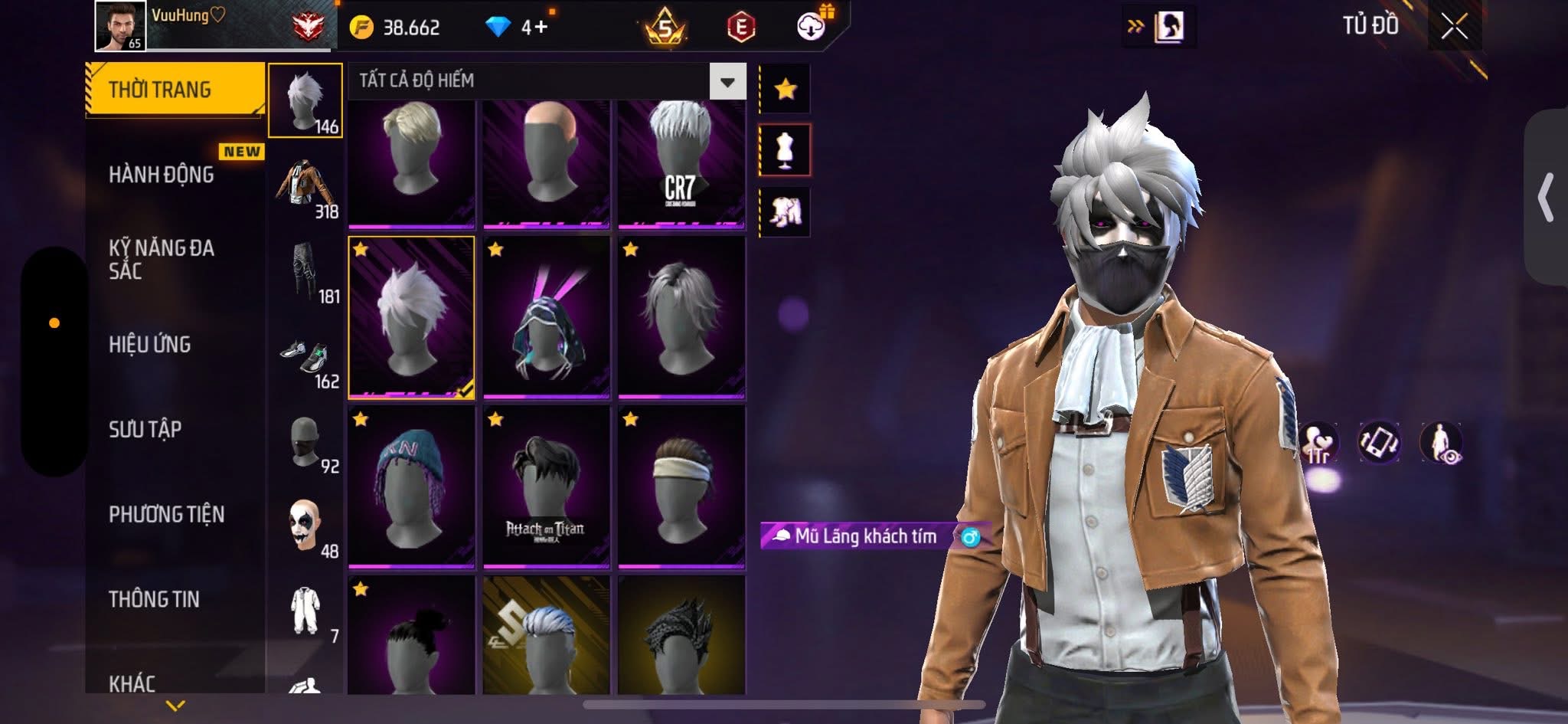Choose the Attack on Titan black hairstyle
Viewport: 1568px width, 724px height.
(x=546, y=487)
